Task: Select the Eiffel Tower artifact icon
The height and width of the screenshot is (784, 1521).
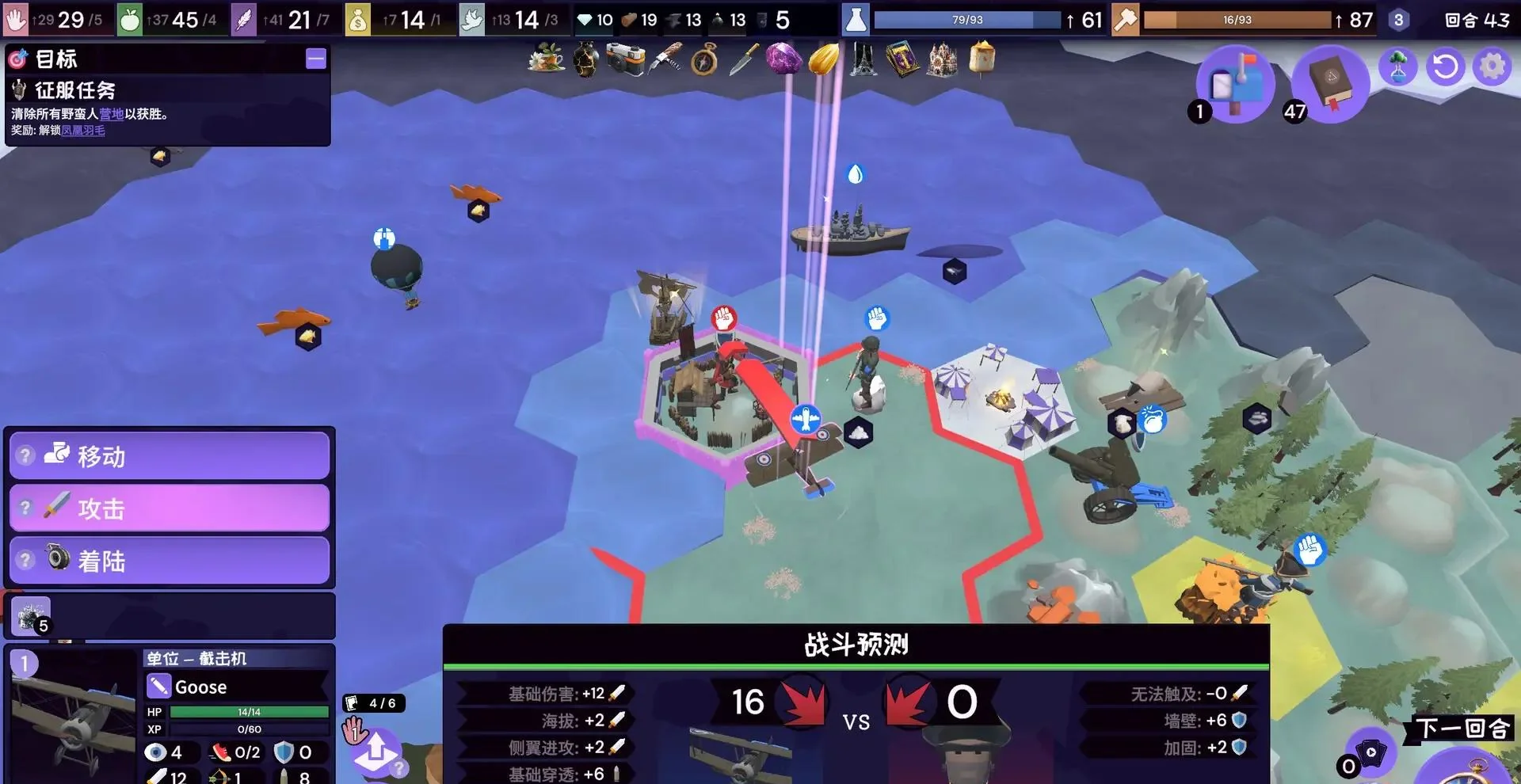Action: pos(862,59)
